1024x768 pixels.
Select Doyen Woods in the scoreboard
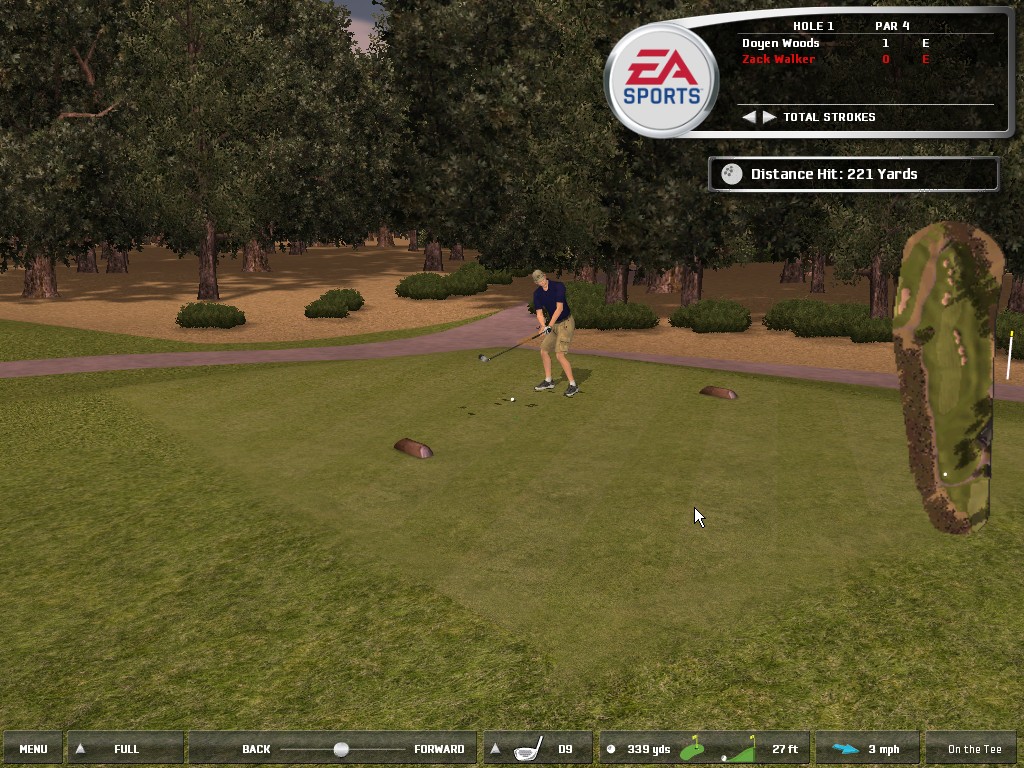point(780,43)
